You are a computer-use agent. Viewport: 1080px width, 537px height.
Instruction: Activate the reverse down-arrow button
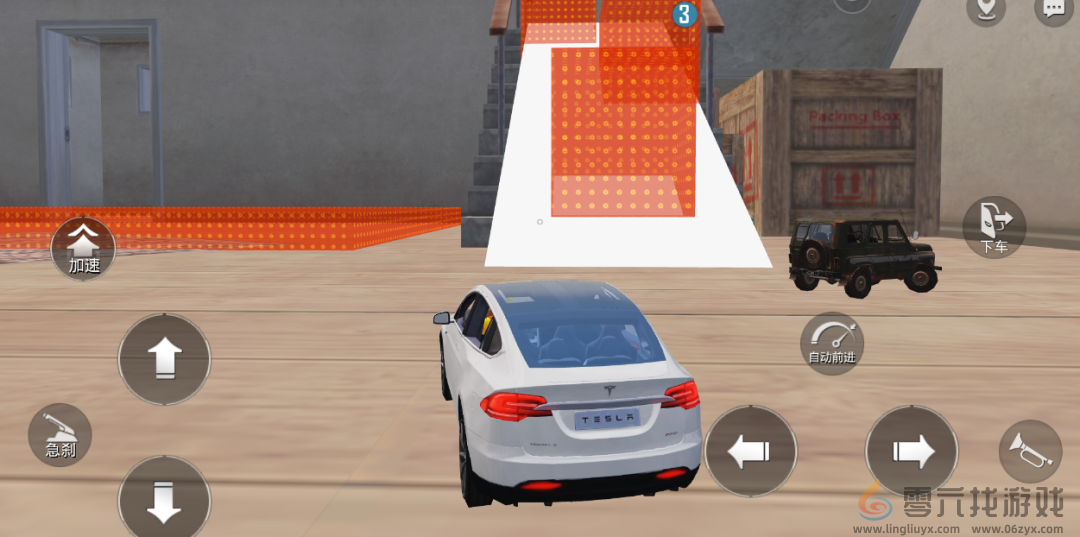click(164, 500)
